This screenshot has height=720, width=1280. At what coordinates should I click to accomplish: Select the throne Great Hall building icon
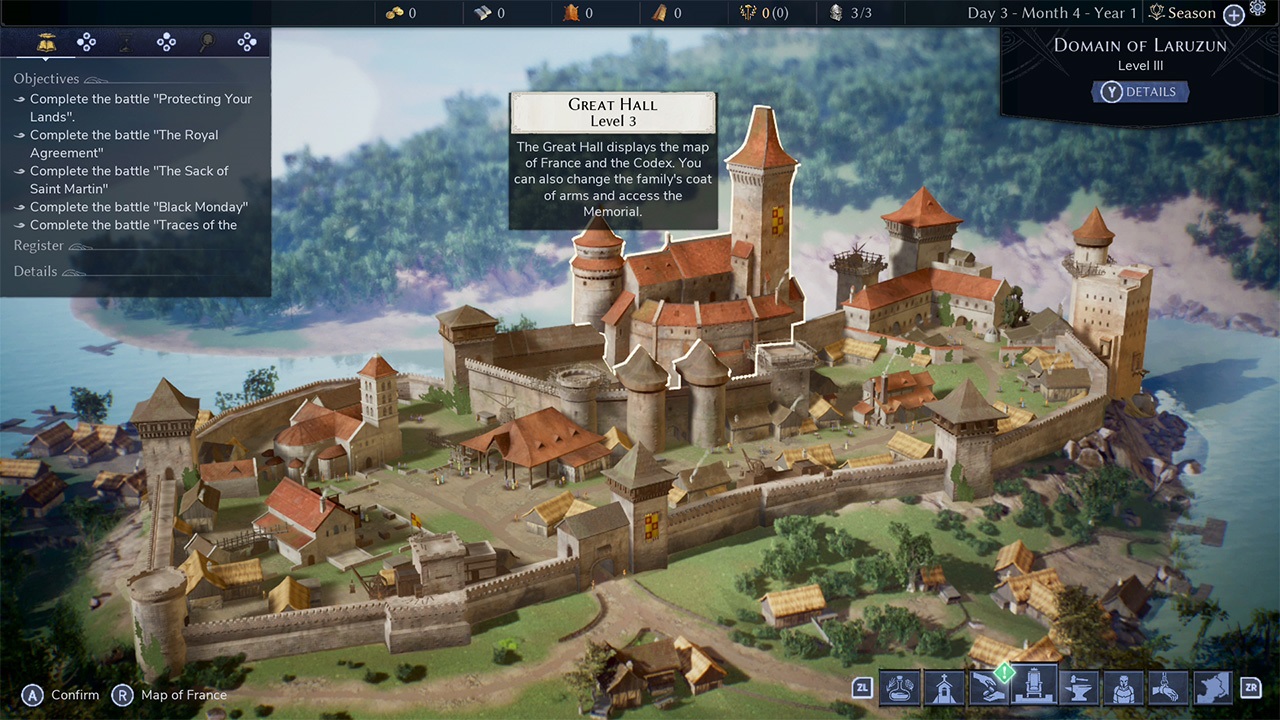click(1034, 688)
